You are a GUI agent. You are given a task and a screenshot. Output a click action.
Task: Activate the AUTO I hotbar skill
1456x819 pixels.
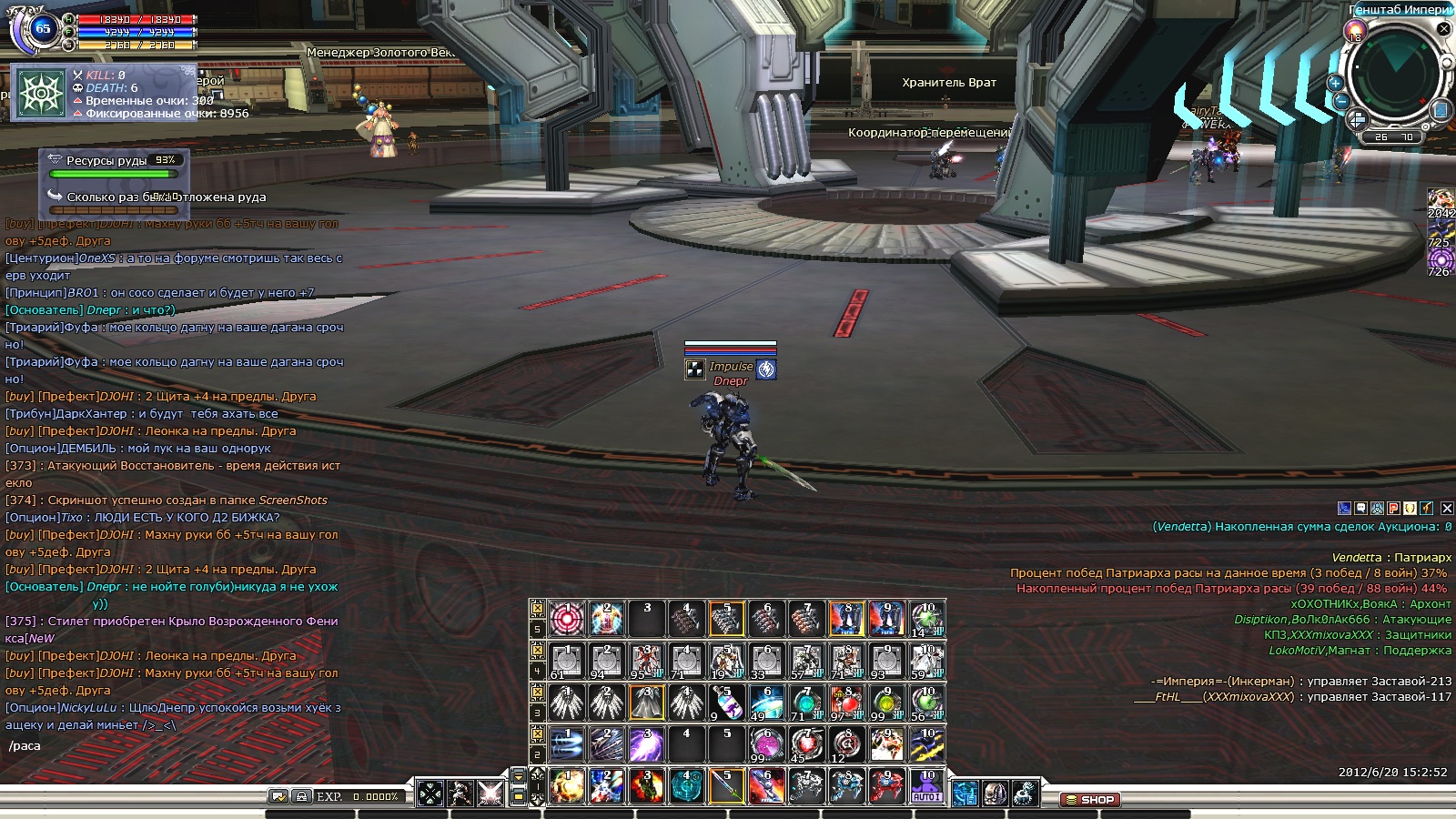(926, 787)
